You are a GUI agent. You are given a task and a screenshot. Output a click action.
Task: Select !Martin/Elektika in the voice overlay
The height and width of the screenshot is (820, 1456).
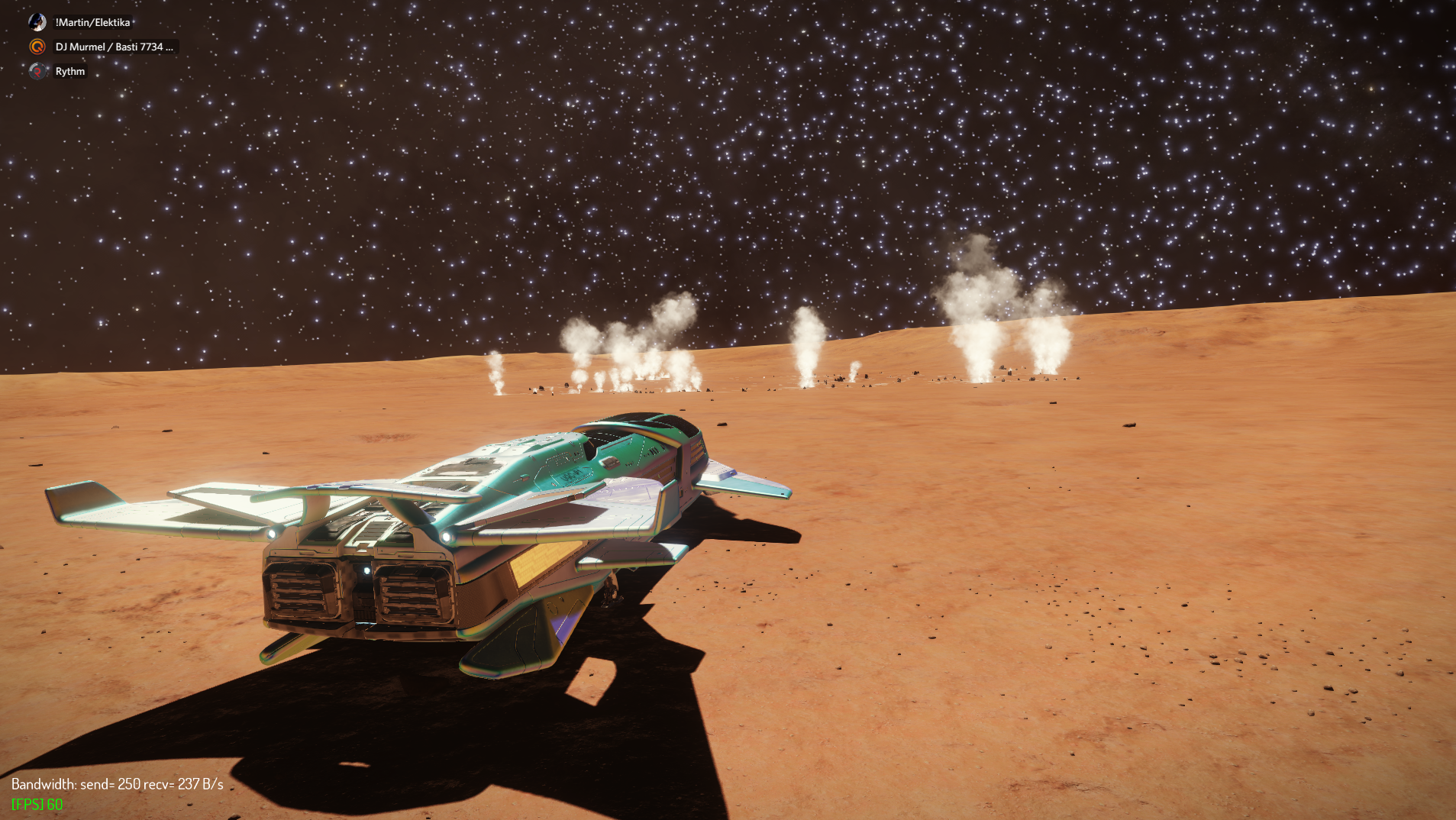[x=92, y=22]
